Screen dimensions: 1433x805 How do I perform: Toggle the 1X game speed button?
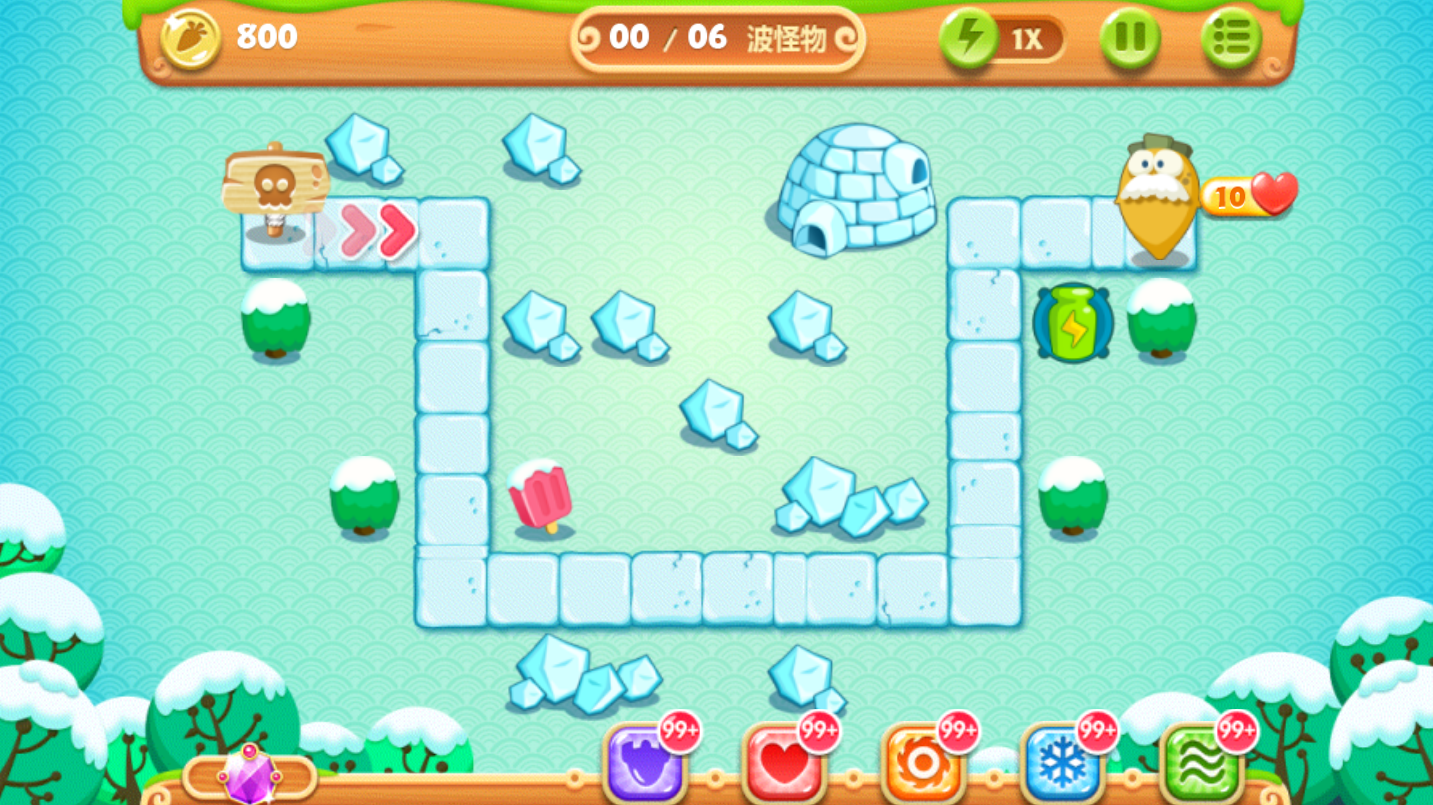pos(1001,39)
